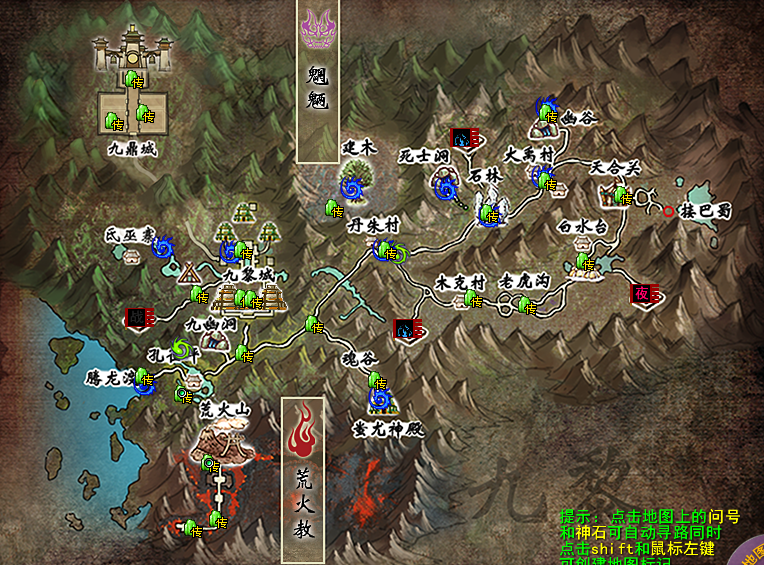Viewport: 764px width, 565px height.
Task: Click the red circle exit to 接巴蜀
Action: click(x=668, y=211)
